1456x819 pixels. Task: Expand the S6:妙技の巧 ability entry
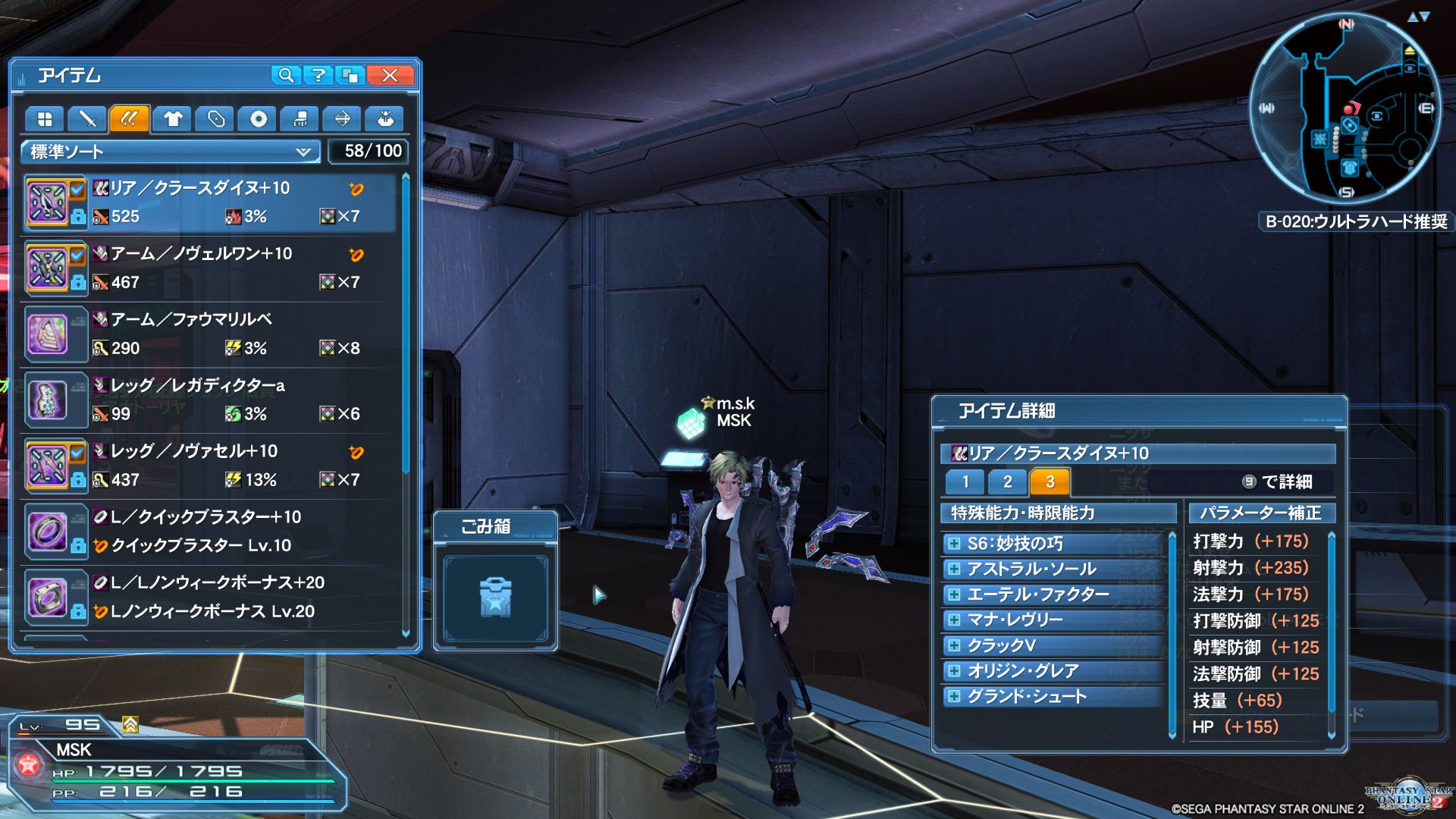954,543
